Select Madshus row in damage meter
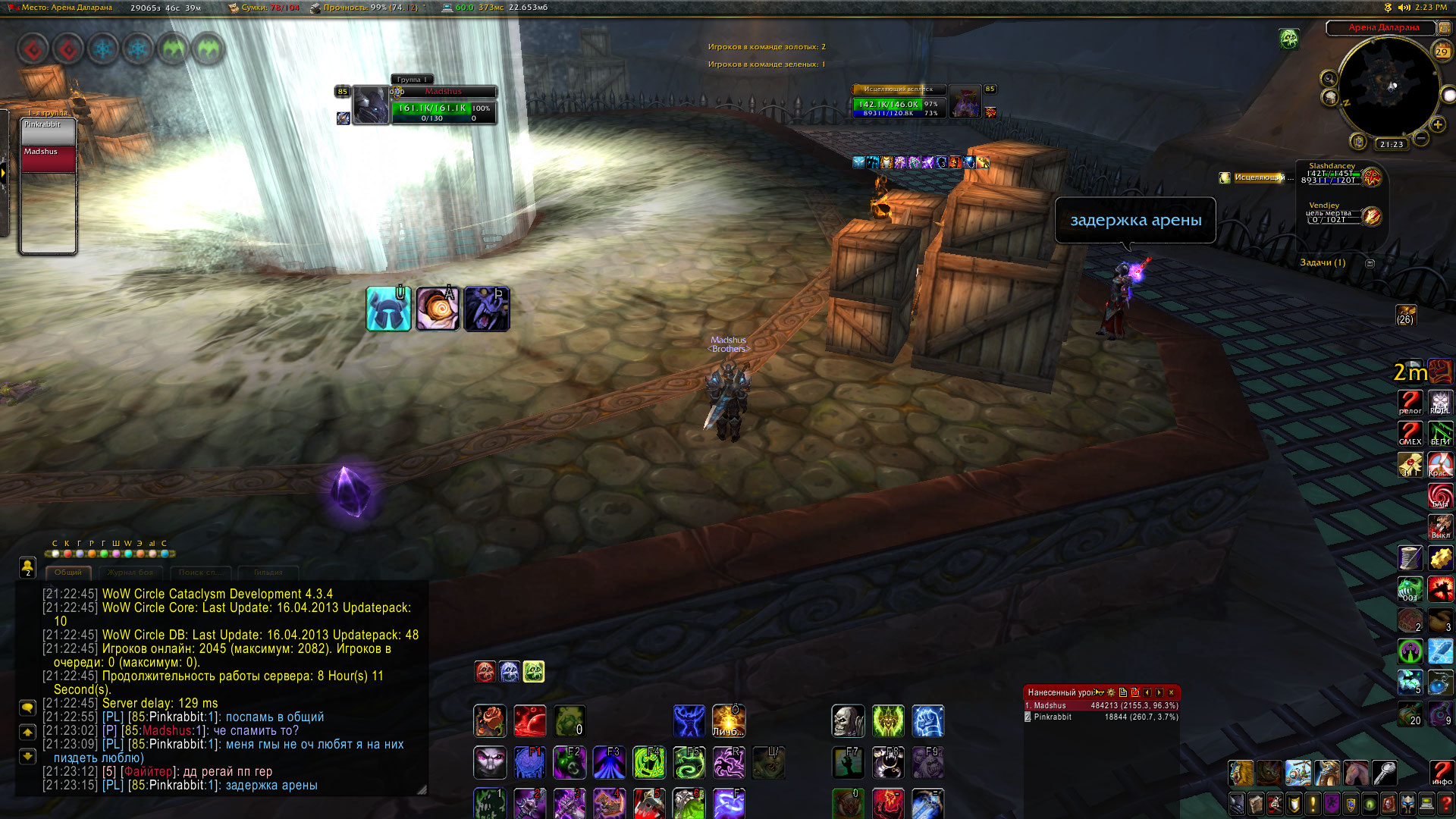Image resolution: width=1456 pixels, height=819 pixels. [x=1100, y=705]
